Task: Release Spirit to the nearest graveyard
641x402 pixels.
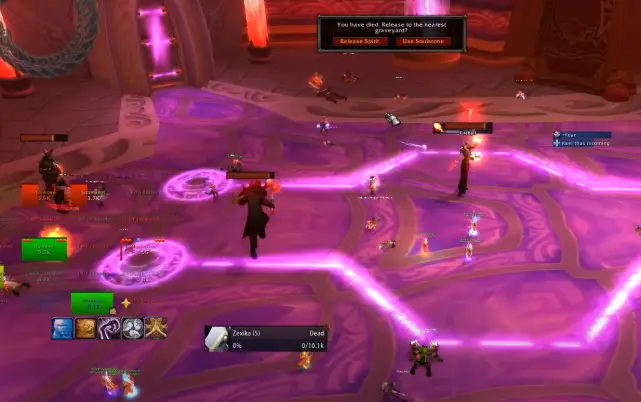Action: pyautogui.click(x=359, y=41)
